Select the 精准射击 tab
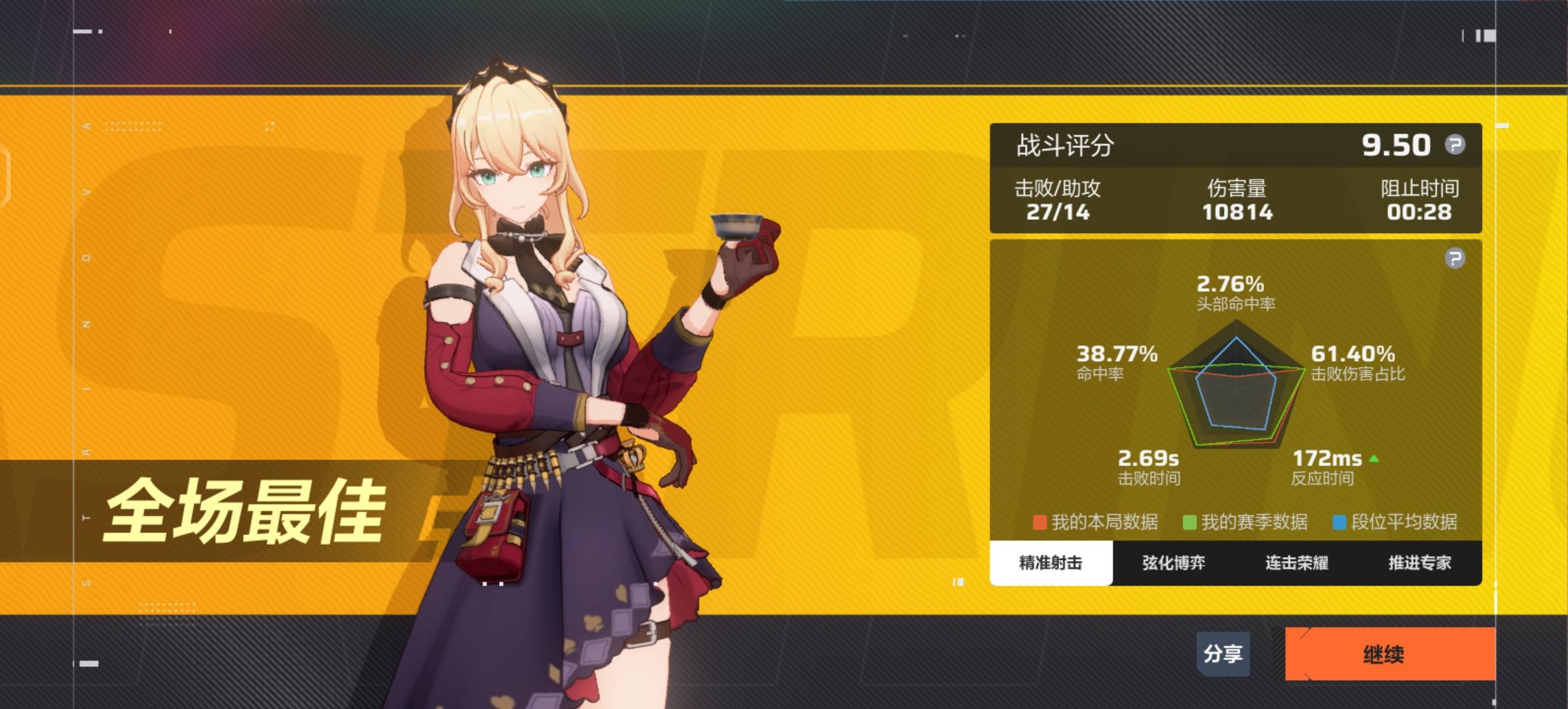 (x=1049, y=563)
